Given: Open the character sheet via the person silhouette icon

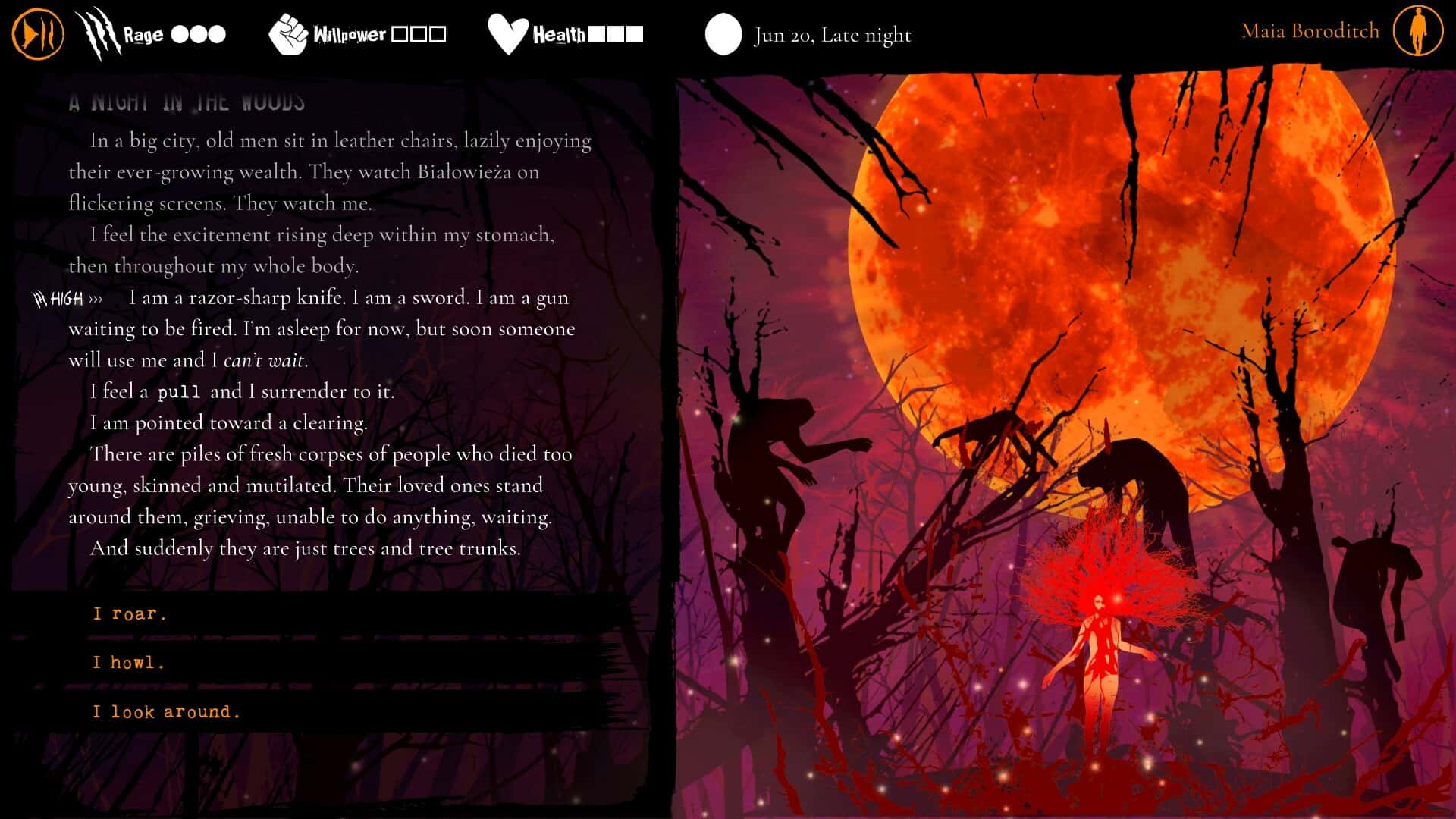Looking at the screenshot, I should pyautogui.click(x=1417, y=32).
